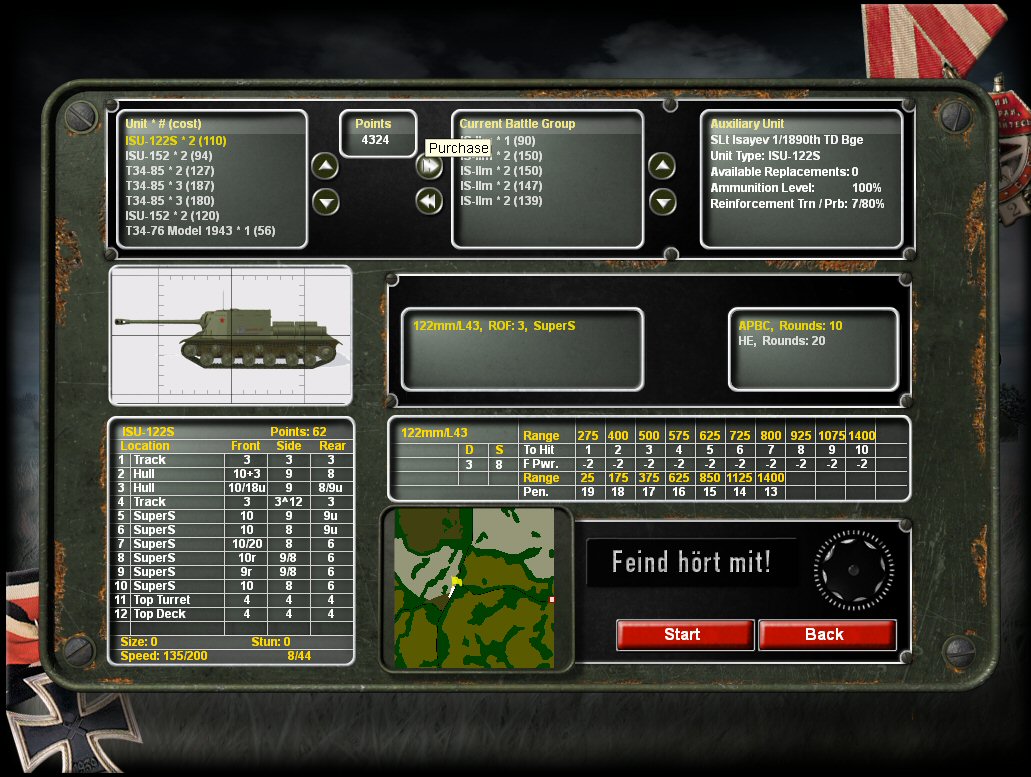Select the ISU-152 * 2 (120) unit
The image size is (1031, 777).
(172, 216)
